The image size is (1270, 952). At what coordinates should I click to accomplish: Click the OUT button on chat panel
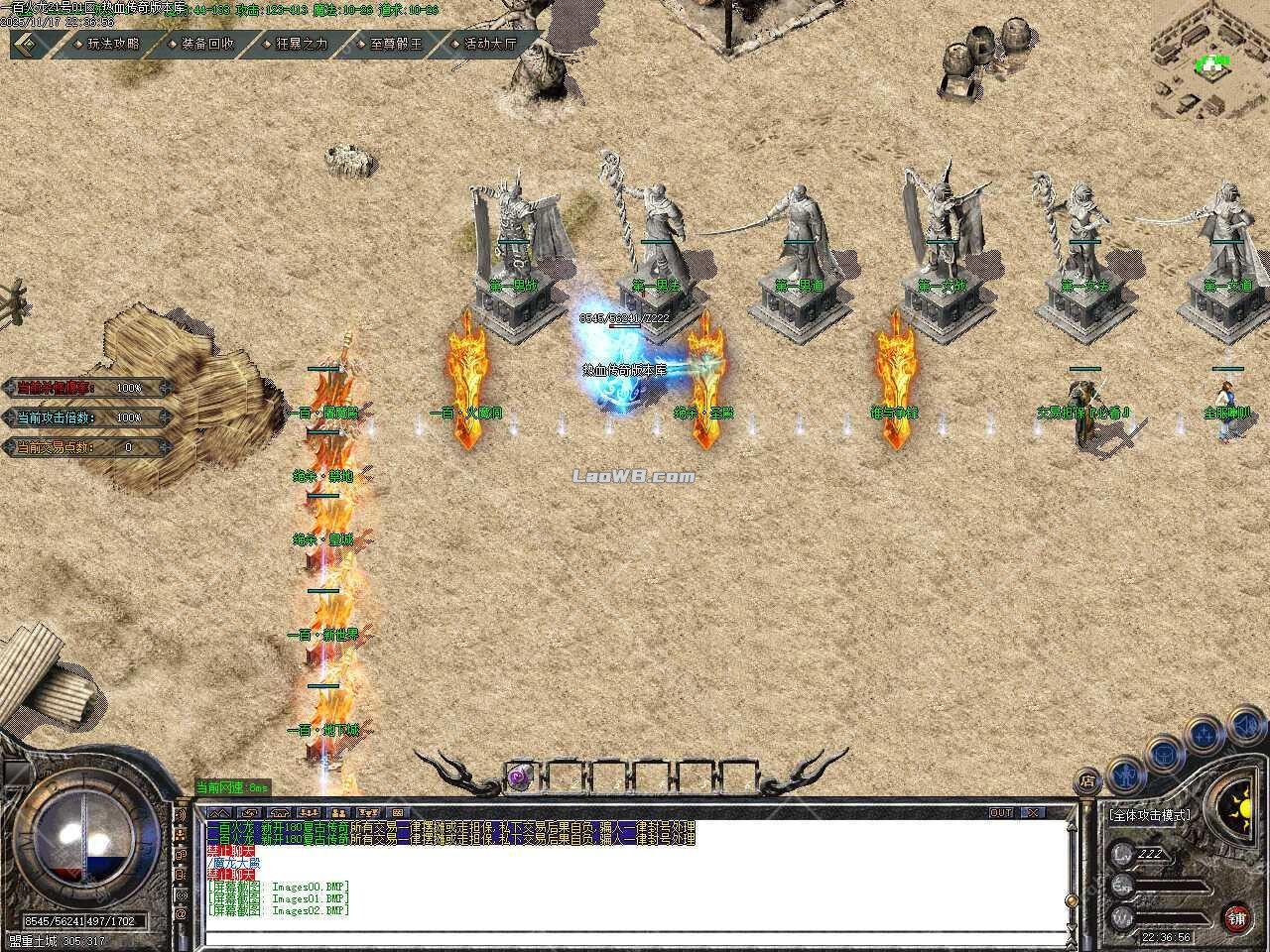1001,812
